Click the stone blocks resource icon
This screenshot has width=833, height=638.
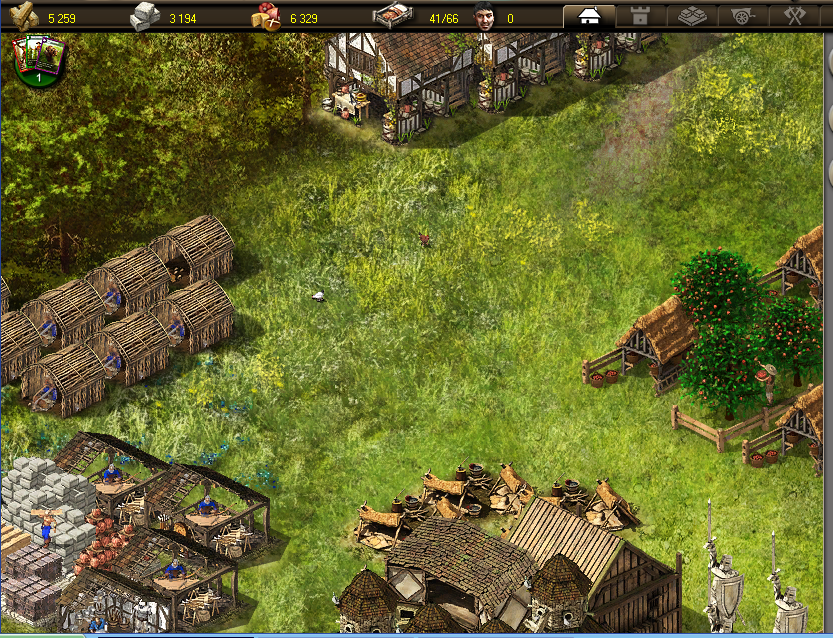point(146,17)
